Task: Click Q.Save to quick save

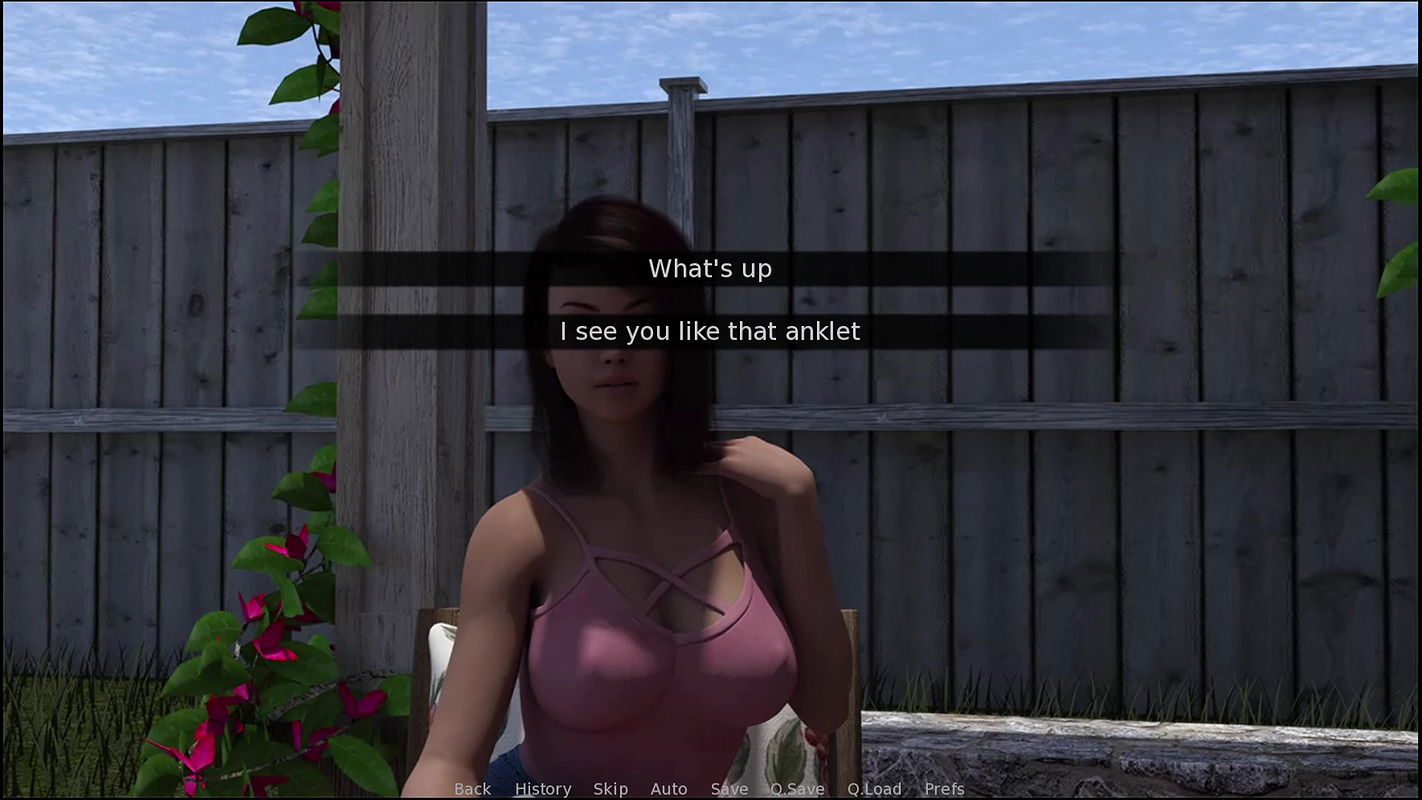Action: click(797, 789)
